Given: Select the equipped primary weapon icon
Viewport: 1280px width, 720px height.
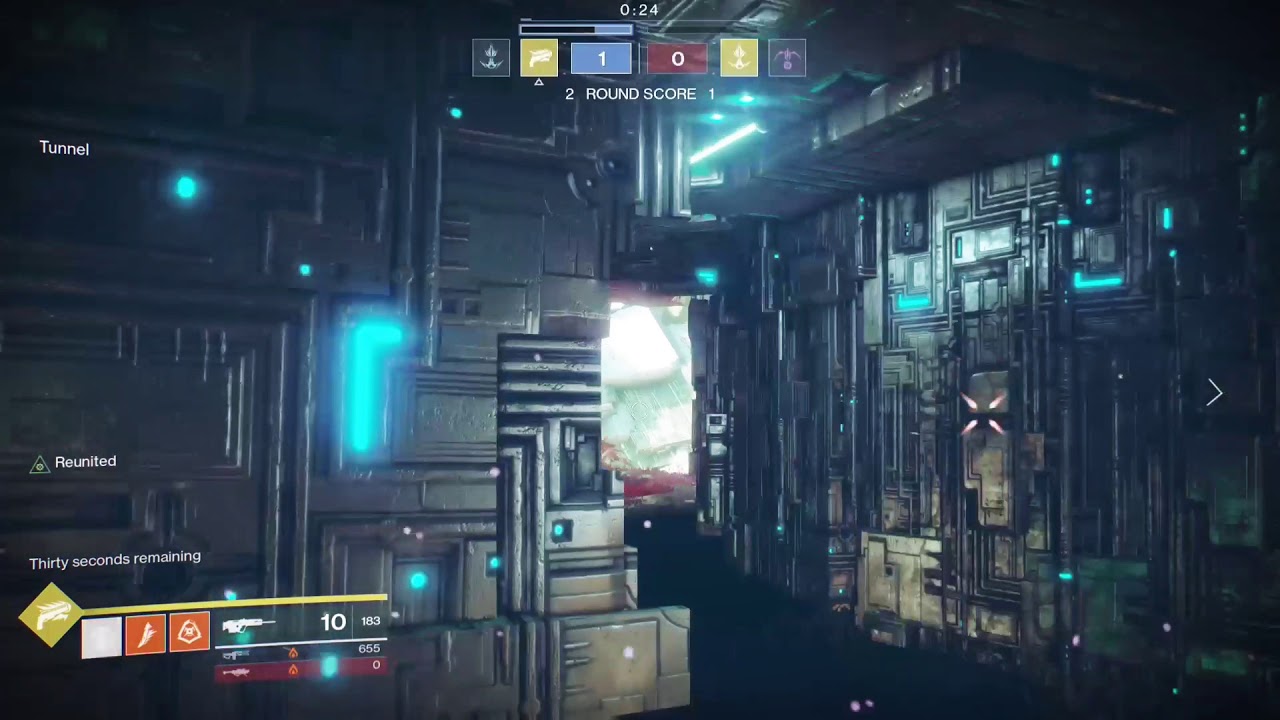Looking at the screenshot, I should (248, 625).
